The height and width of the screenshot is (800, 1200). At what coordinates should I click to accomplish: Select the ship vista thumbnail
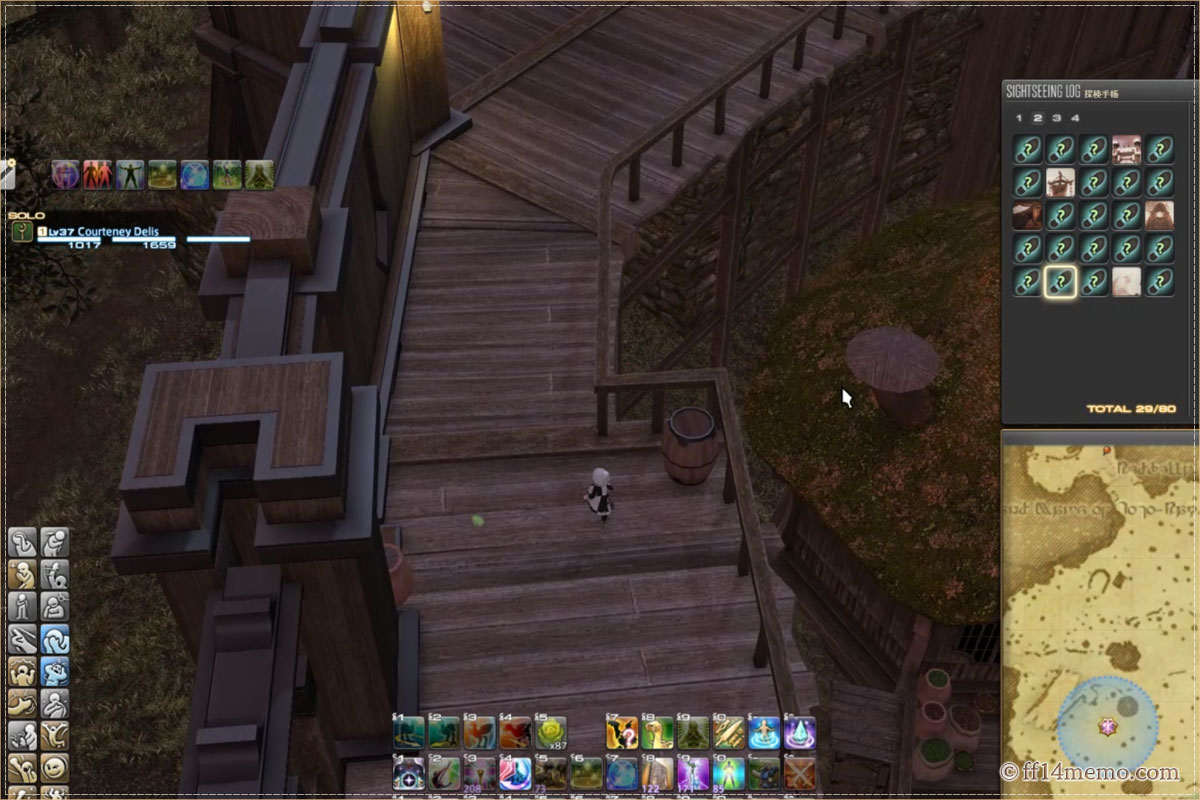(x=1060, y=183)
